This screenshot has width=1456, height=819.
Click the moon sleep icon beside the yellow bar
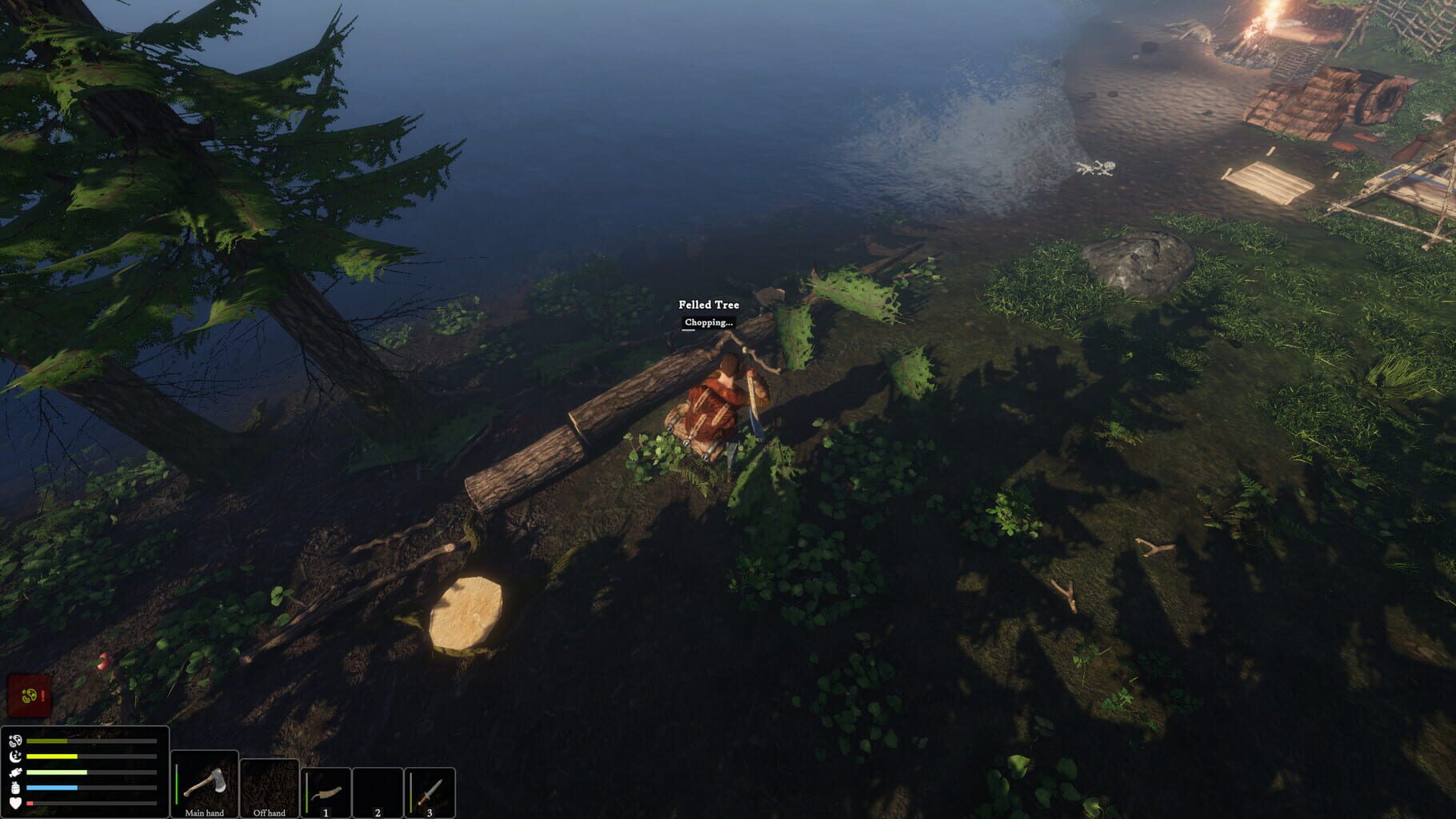[16, 756]
